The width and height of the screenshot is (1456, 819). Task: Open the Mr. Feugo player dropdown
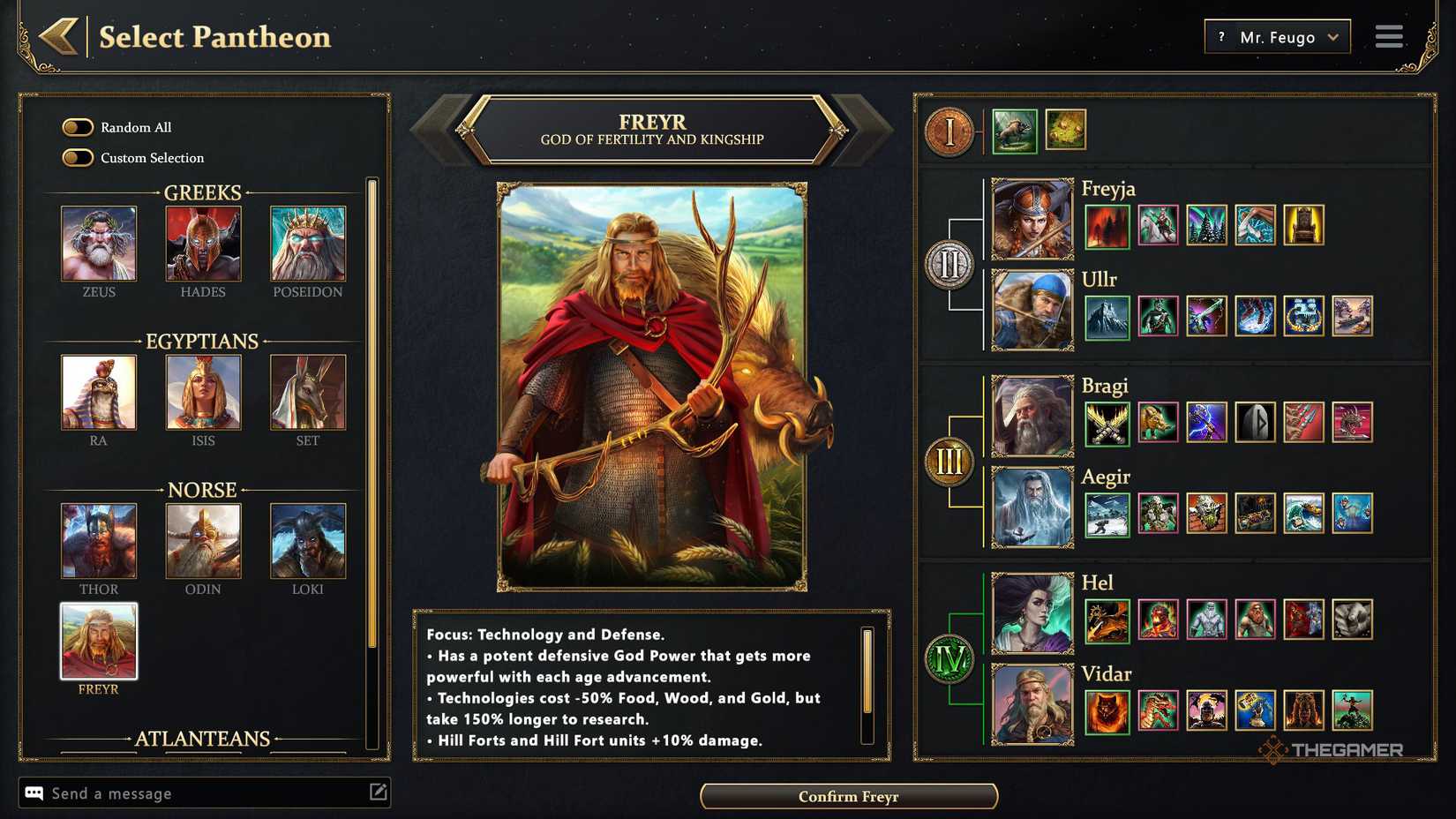click(1277, 36)
